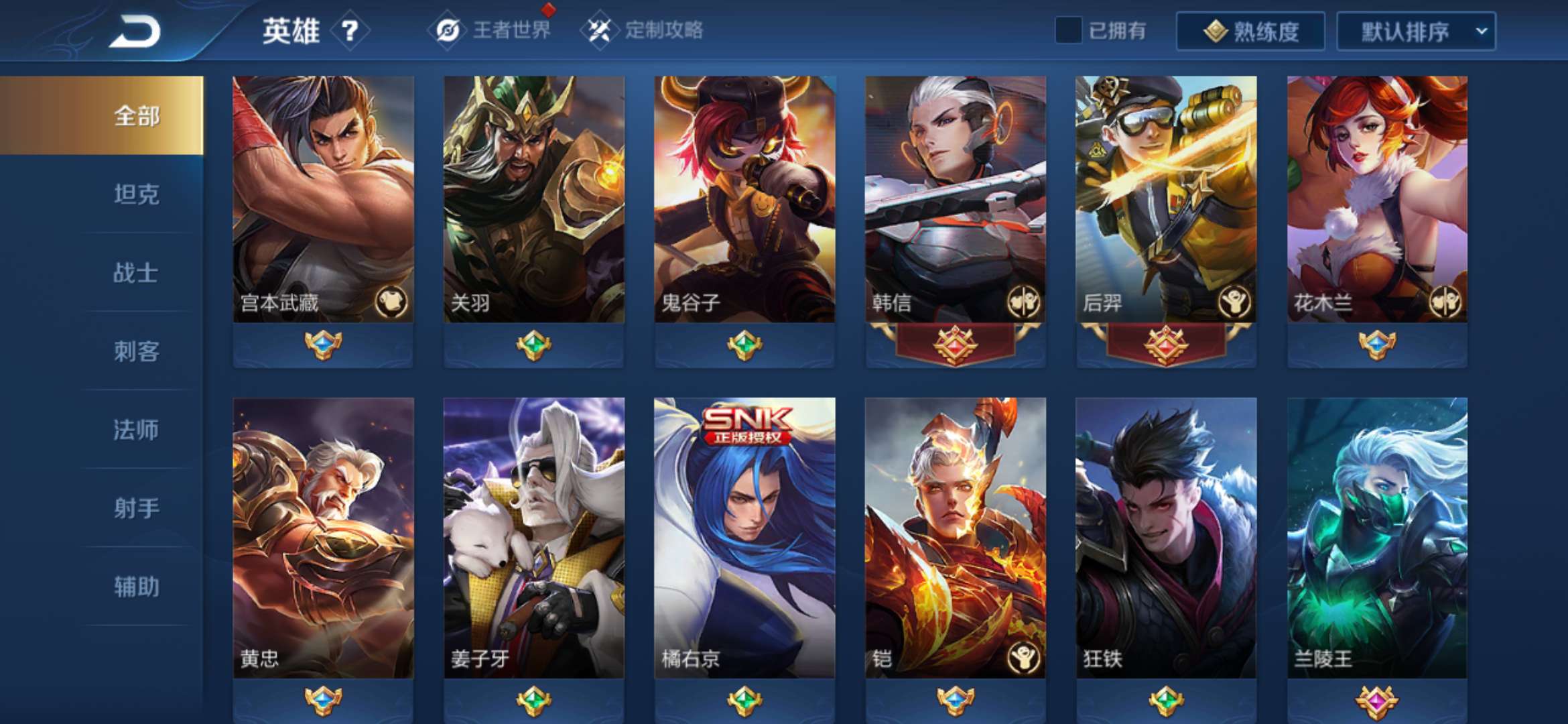
Task: Pick the 后羿 hero card
Action: point(1166,201)
